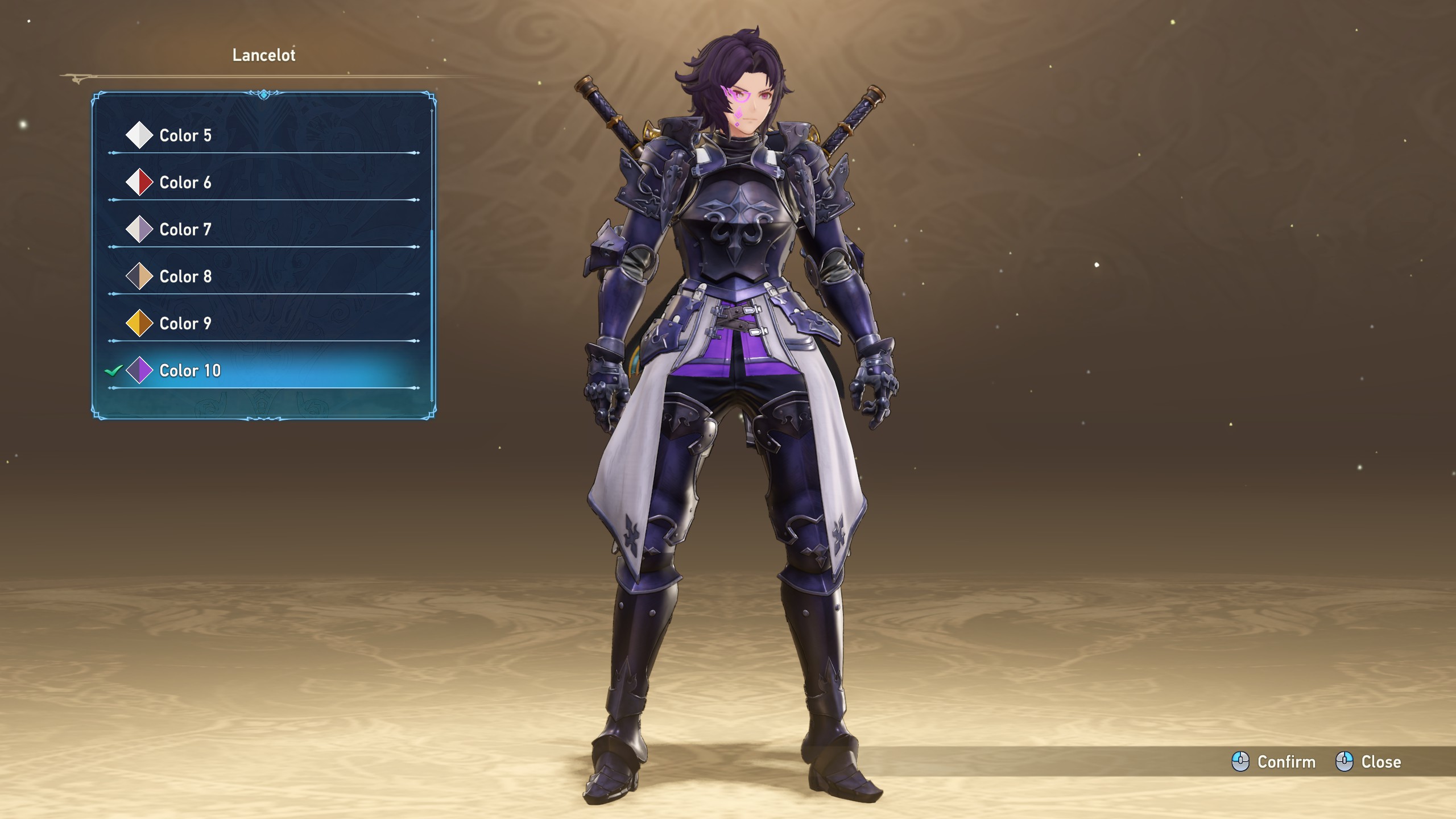Select the highlighted Color 10 entry
The image size is (1456, 819).
pyautogui.click(x=190, y=371)
